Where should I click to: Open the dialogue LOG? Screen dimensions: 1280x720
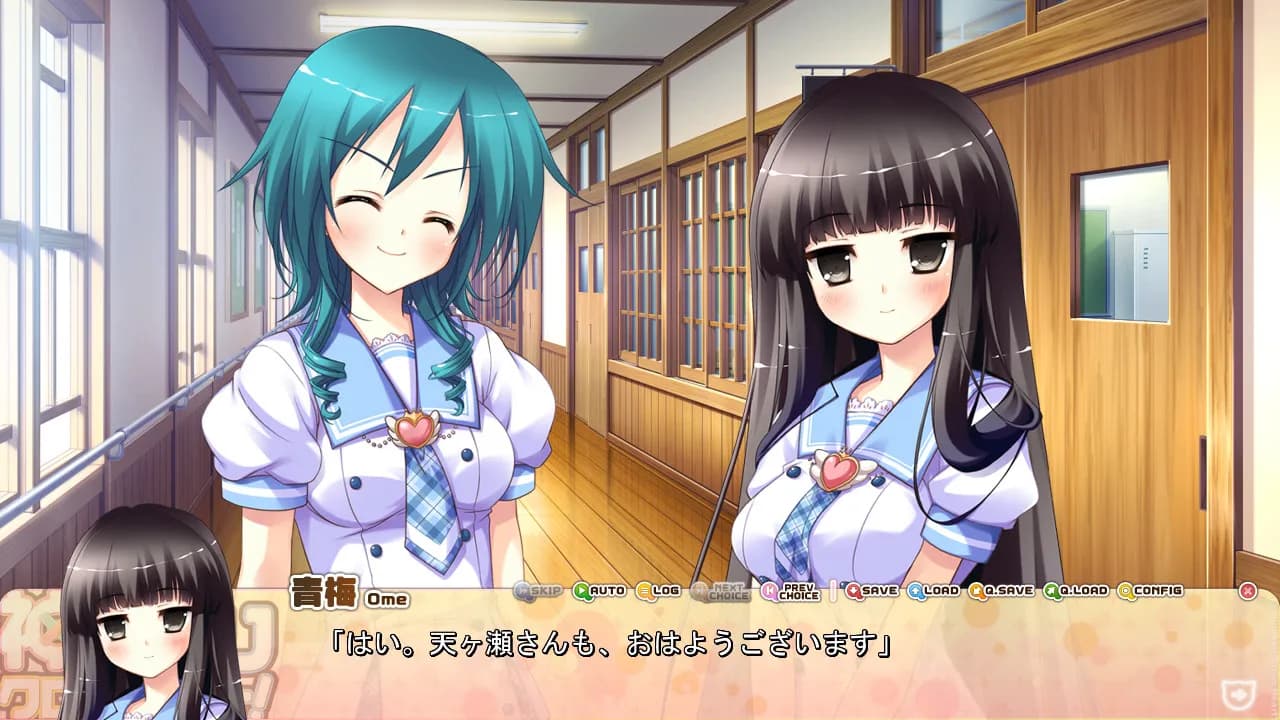click(x=658, y=591)
